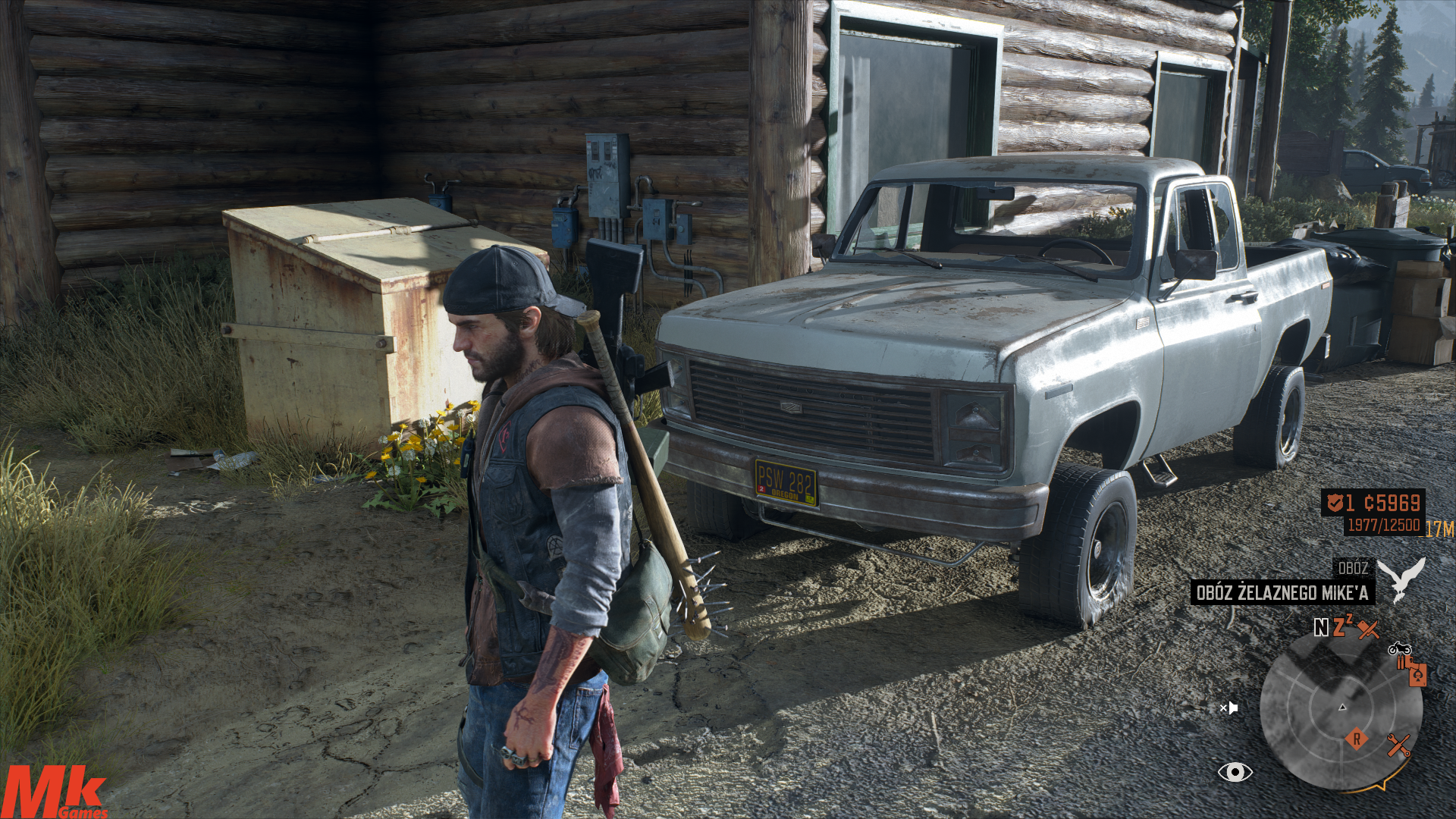This screenshot has width=1456, height=819.
Task: Click the muted sound noise indicator
Action: click(x=1228, y=708)
